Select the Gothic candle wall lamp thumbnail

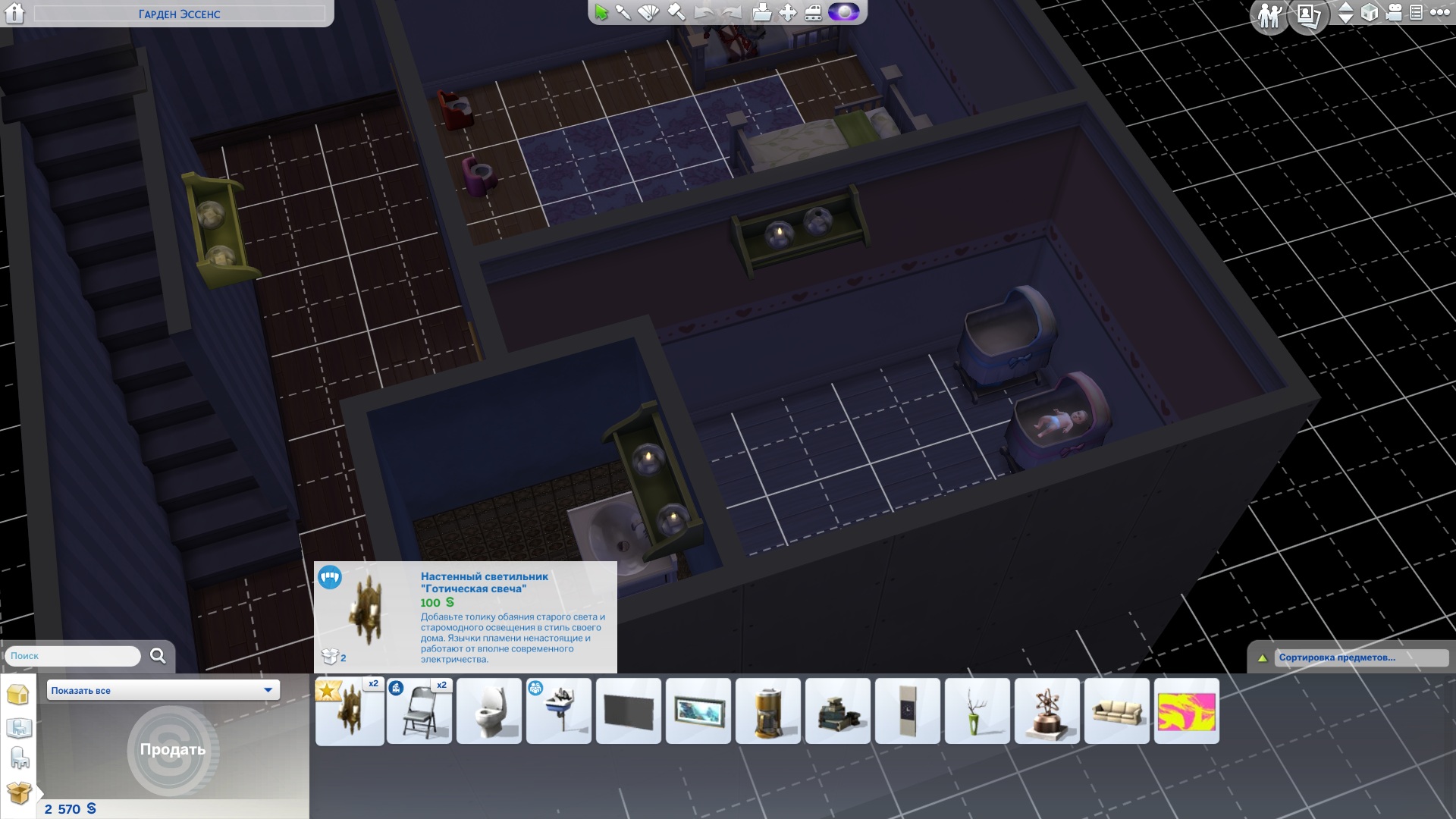click(350, 711)
